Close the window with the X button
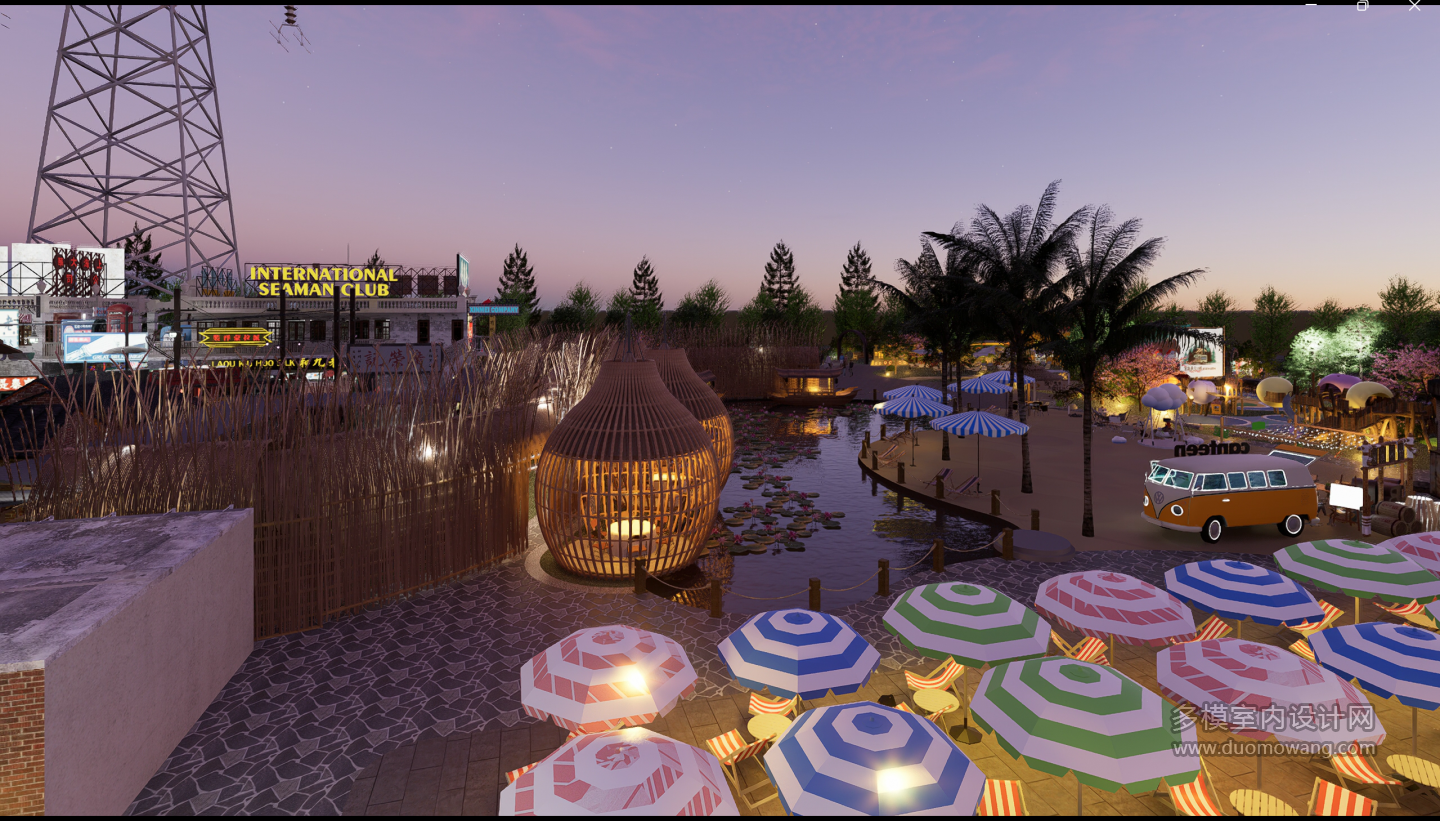The height and width of the screenshot is (821, 1440). click(x=1414, y=6)
